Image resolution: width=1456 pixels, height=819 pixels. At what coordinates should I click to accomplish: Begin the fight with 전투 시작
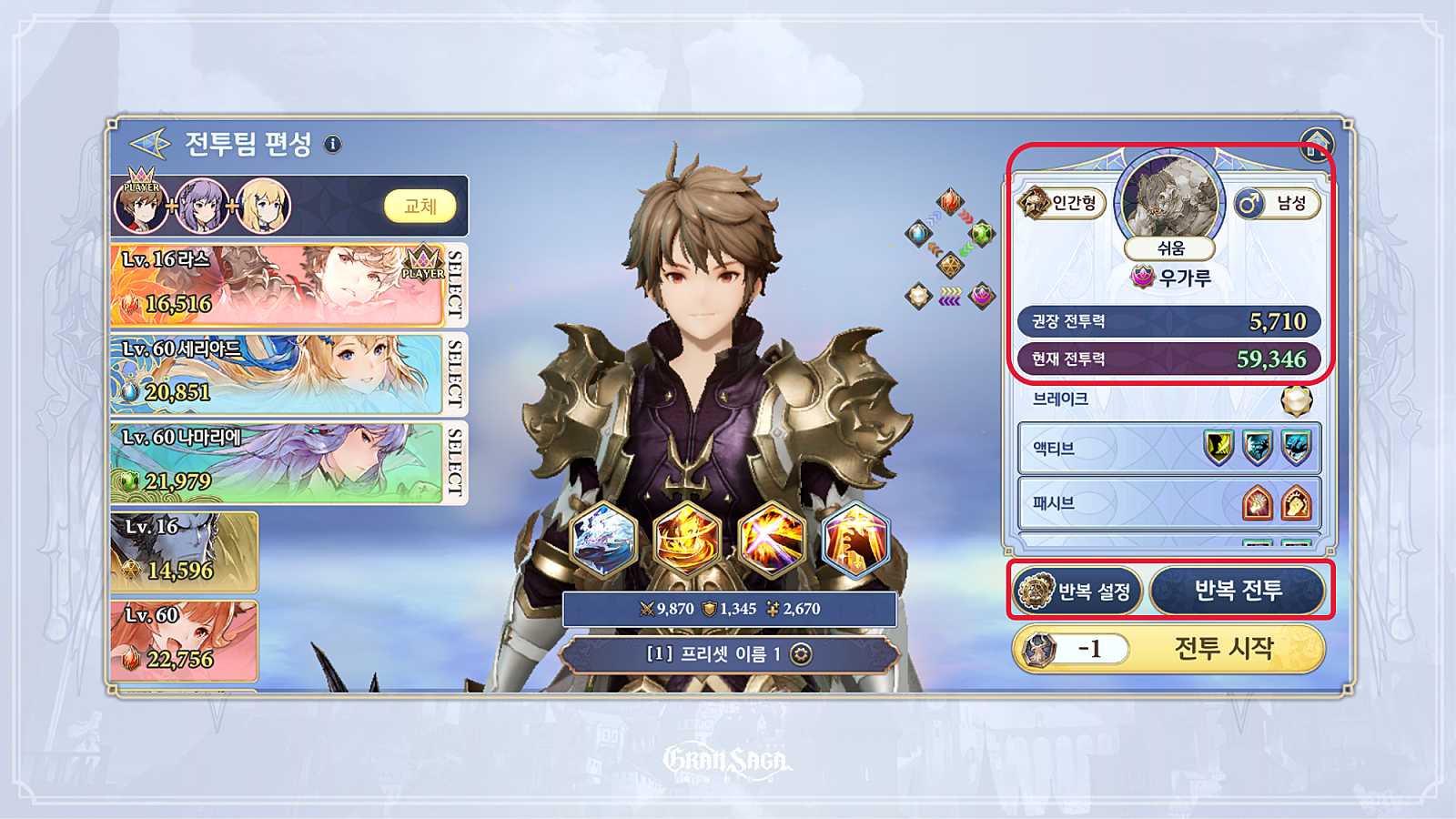click(1223, 648)
